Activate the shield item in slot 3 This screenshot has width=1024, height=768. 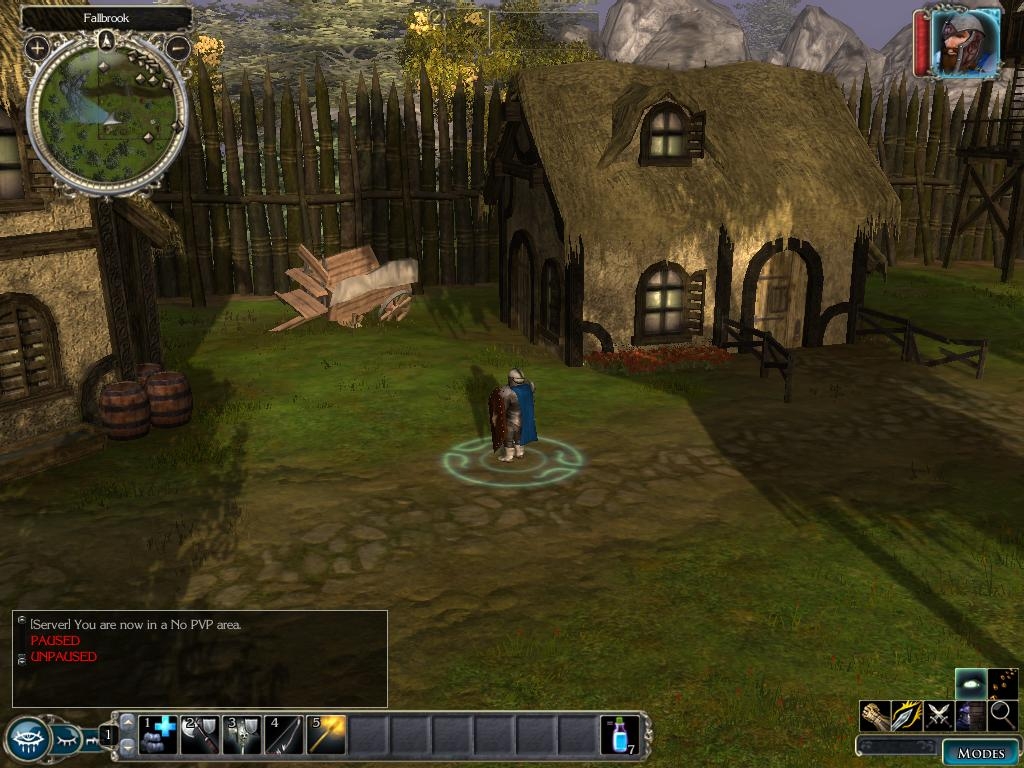[x=241, y=735]
